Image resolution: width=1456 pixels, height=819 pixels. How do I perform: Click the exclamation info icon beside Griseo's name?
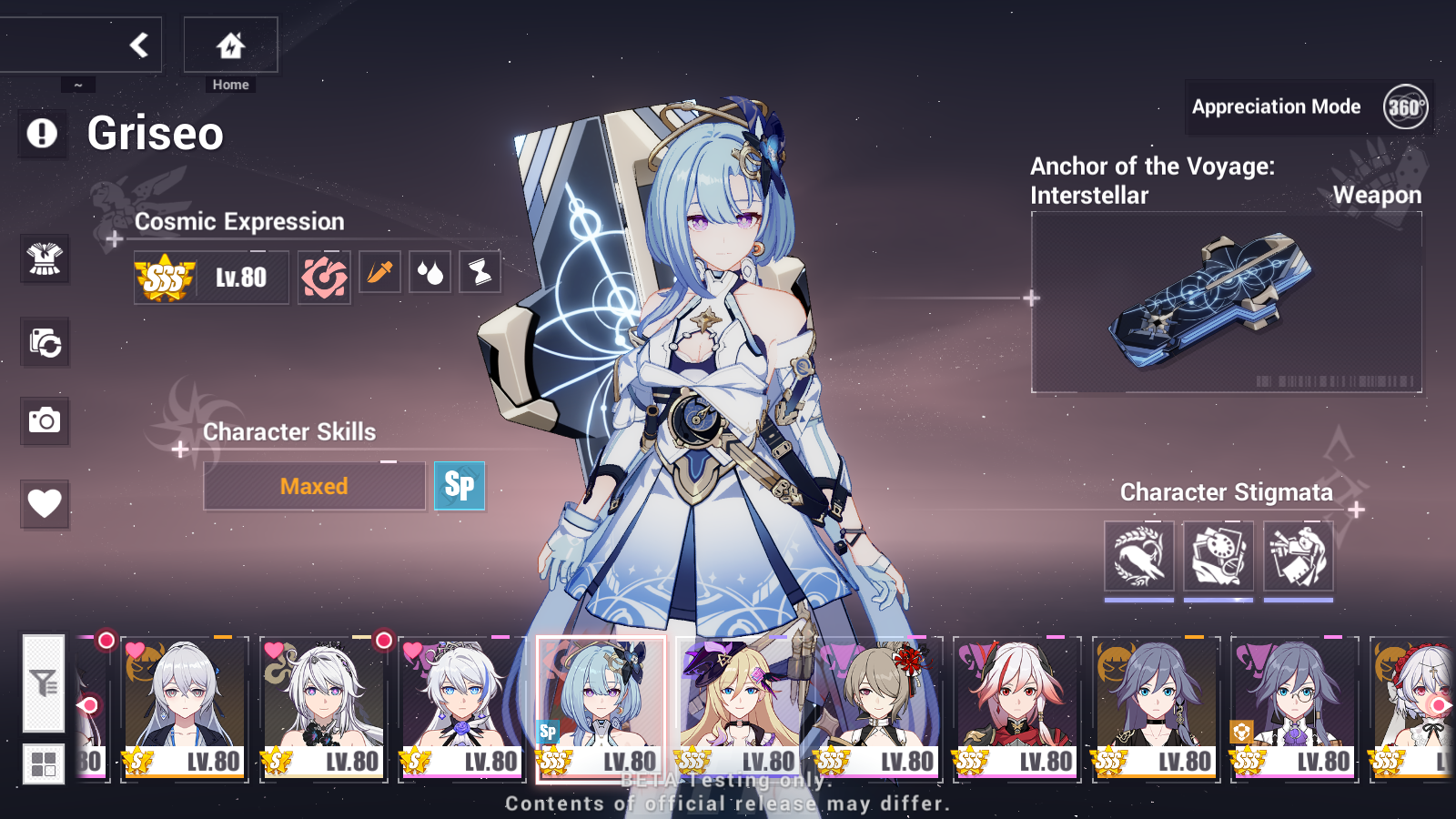pos(42,135)
